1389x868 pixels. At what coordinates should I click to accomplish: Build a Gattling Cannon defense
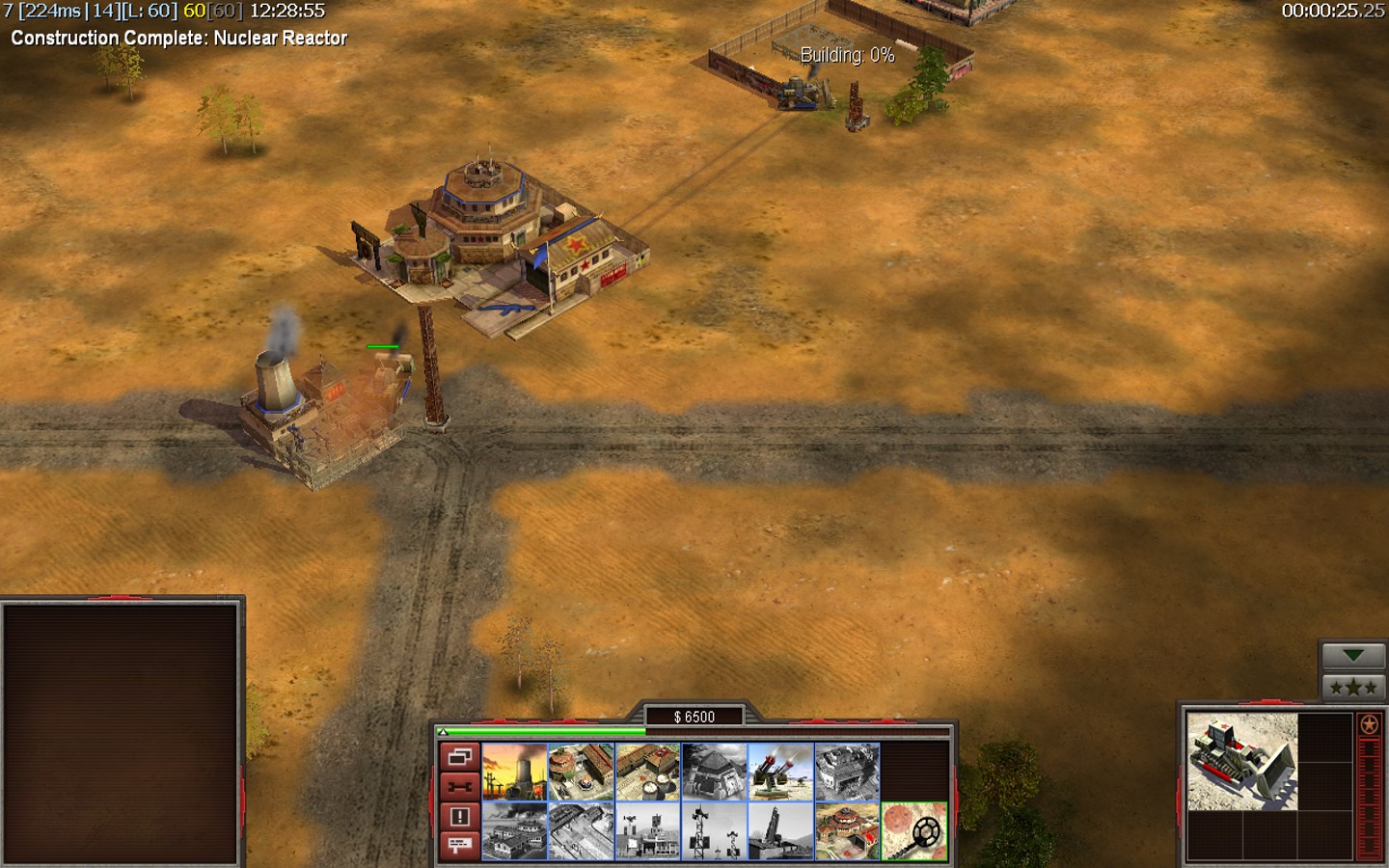(x=780, y=772)
